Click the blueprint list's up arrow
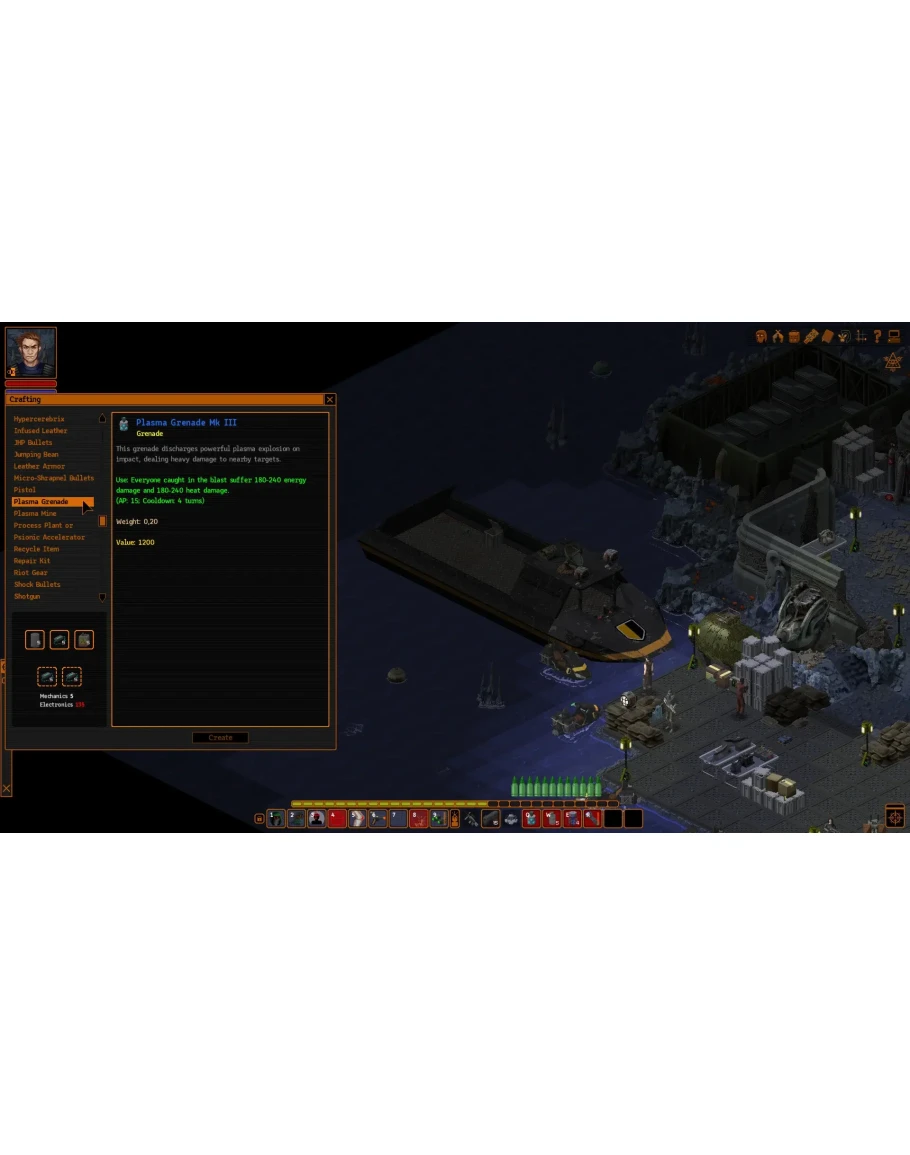This screenshot has height=1155, width=910. [x=102, y=419]
